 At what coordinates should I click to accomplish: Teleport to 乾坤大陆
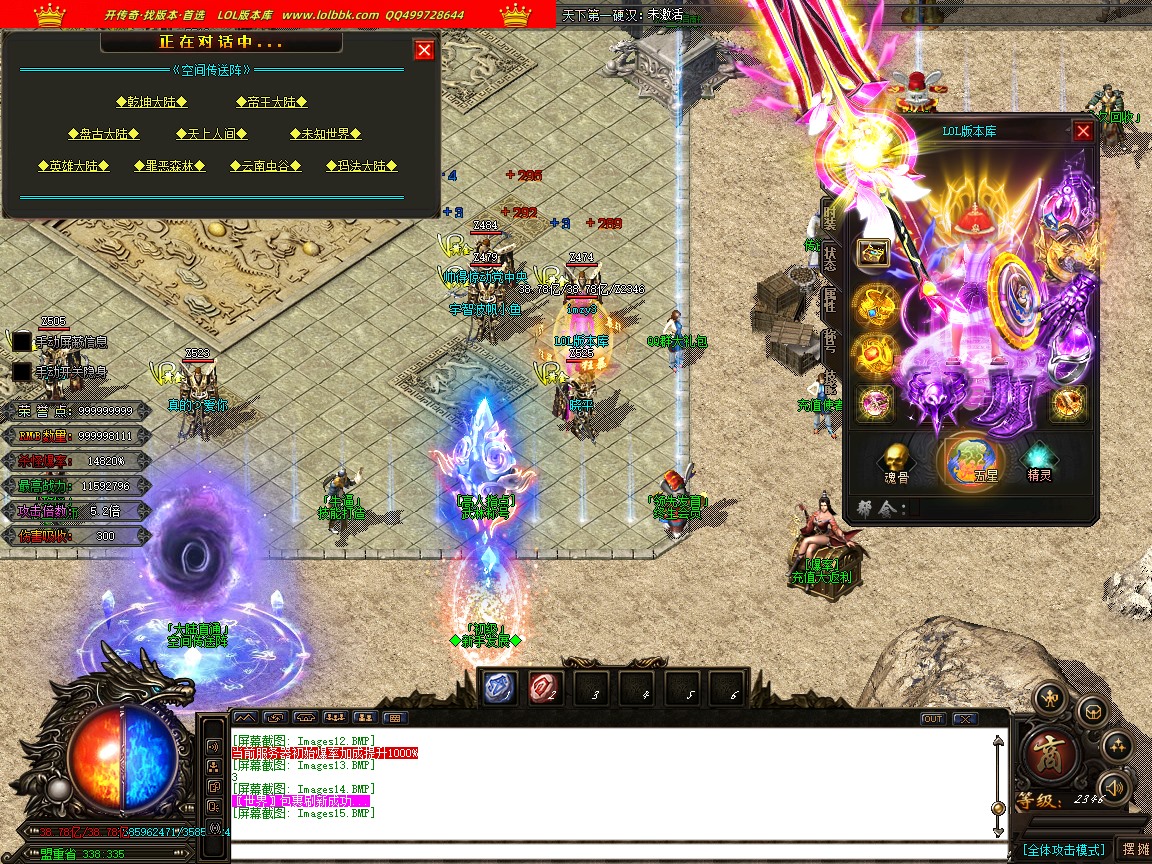coord(152,102)
